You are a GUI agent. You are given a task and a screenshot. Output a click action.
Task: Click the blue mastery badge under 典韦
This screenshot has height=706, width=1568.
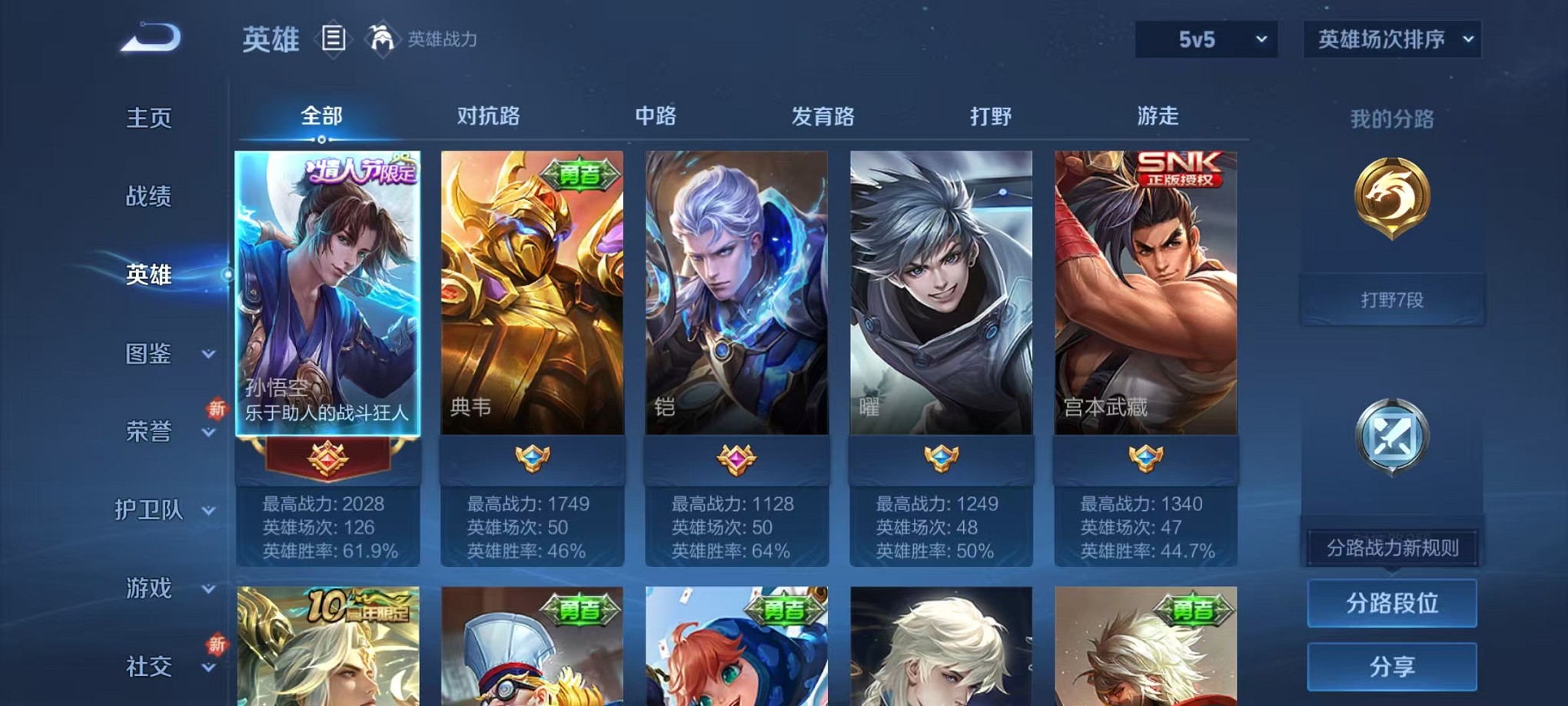tap(530, 458)
